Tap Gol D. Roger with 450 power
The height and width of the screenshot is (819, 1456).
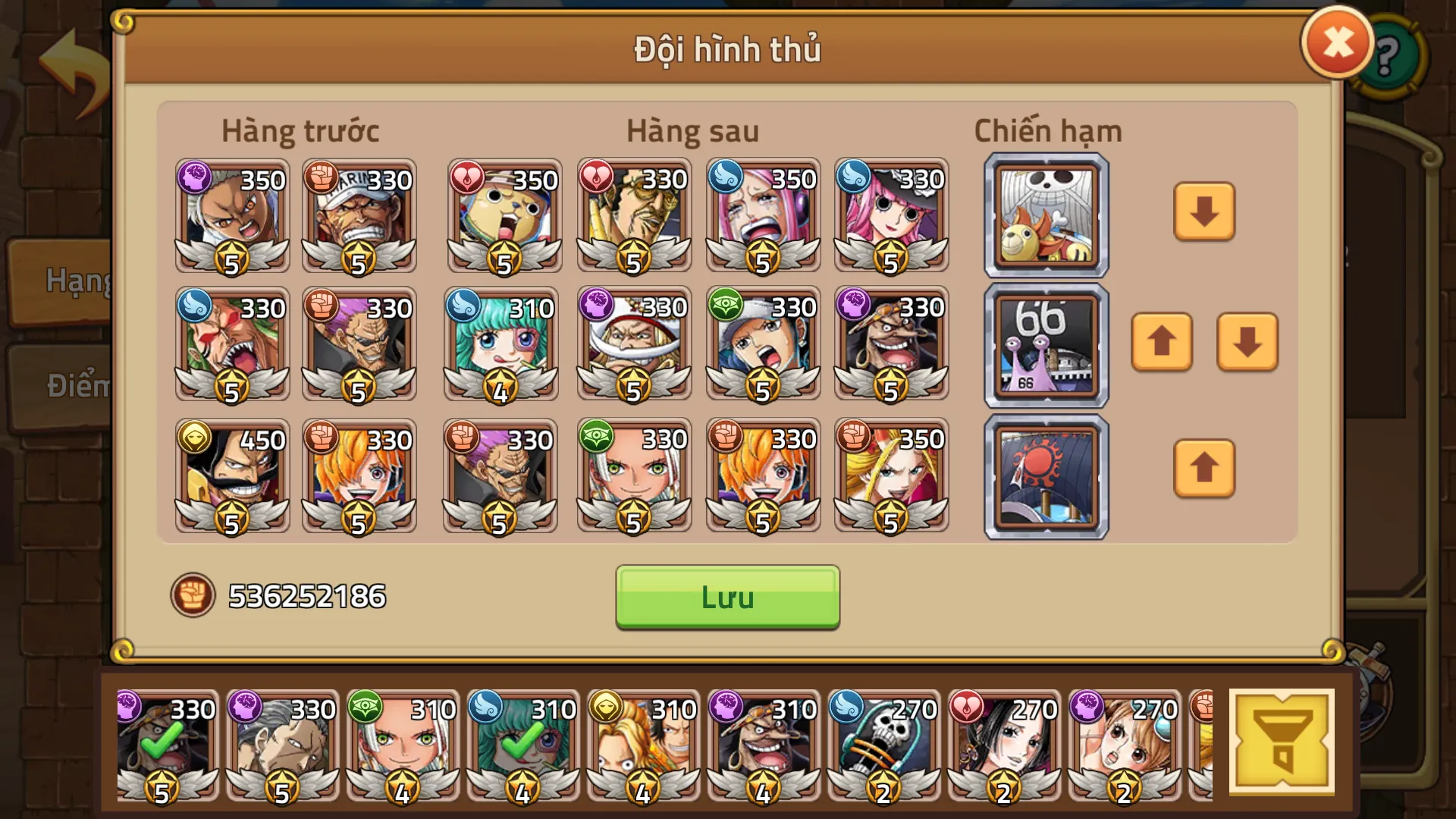click(x=231, y=478)
